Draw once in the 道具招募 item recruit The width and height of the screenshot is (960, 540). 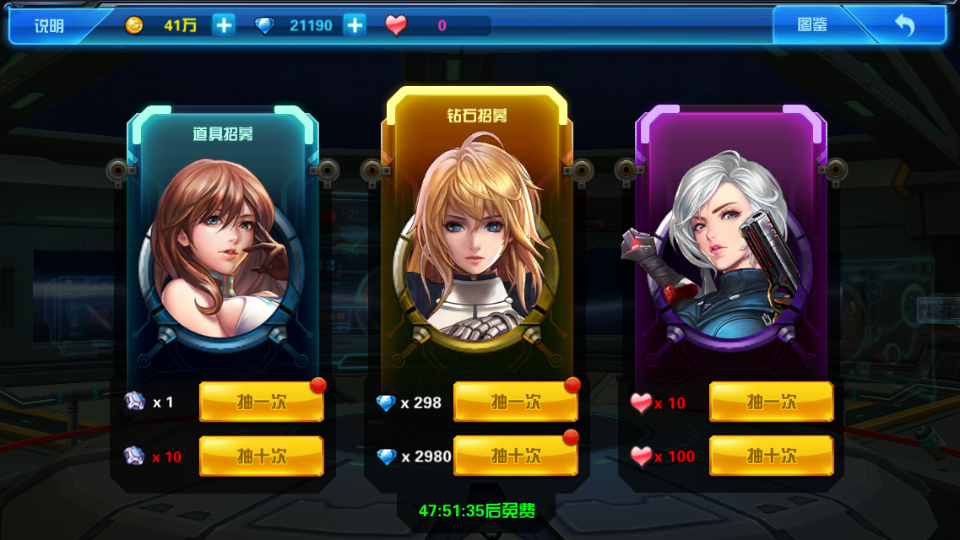[x=262, y=402]
